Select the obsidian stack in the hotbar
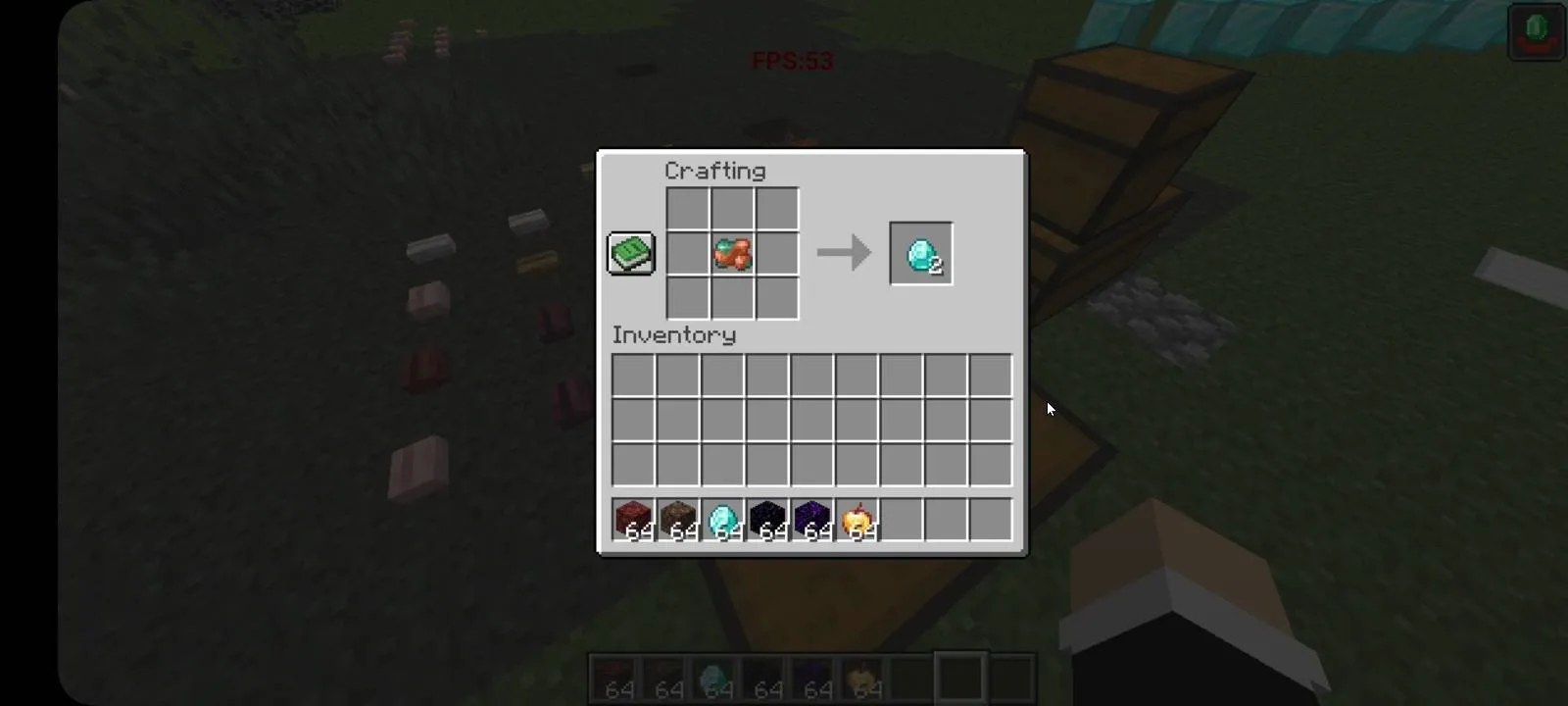 (768, 520)
